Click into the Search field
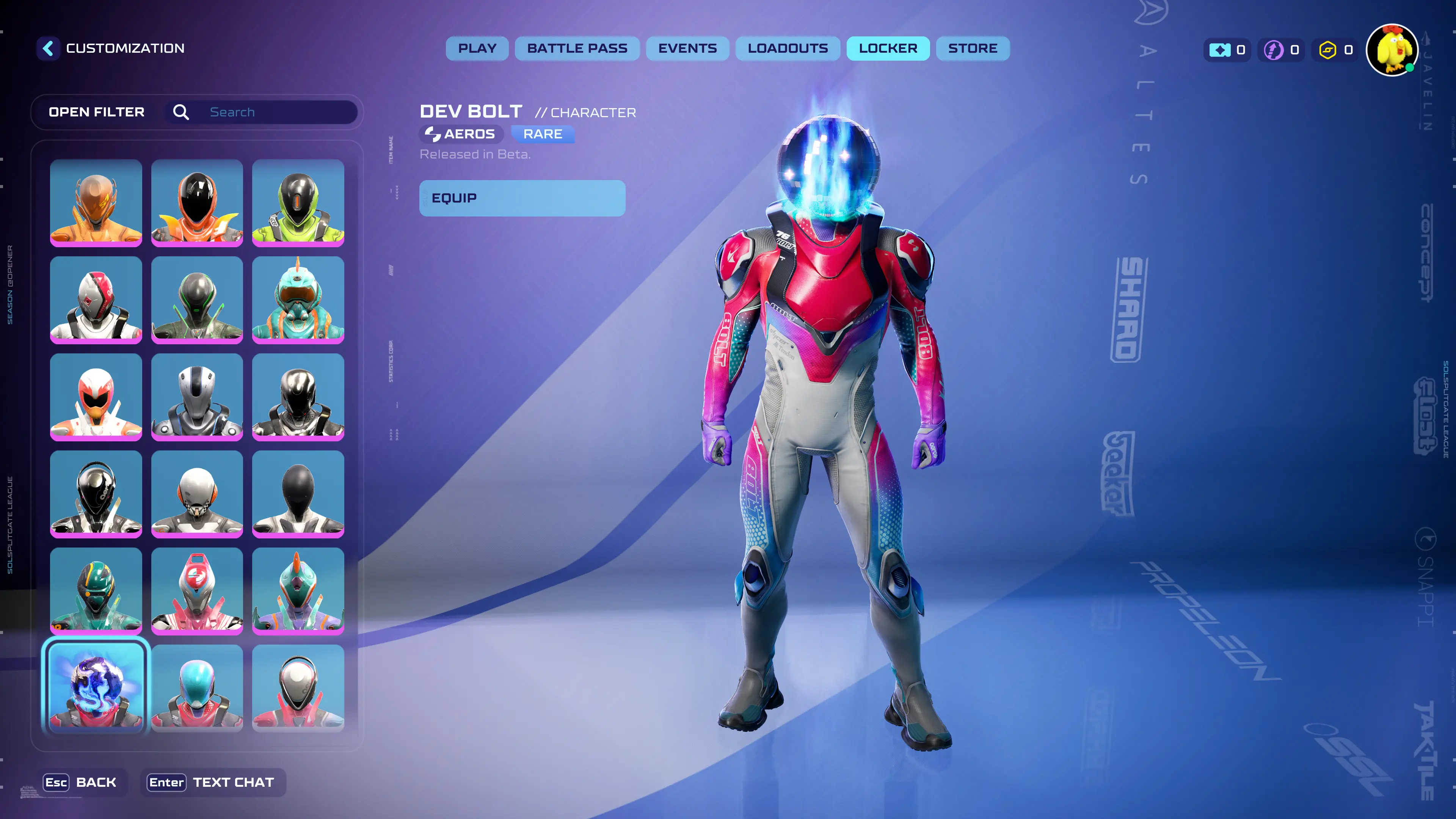This screenshot has height=819, width=1456. (x=277, y=112)
